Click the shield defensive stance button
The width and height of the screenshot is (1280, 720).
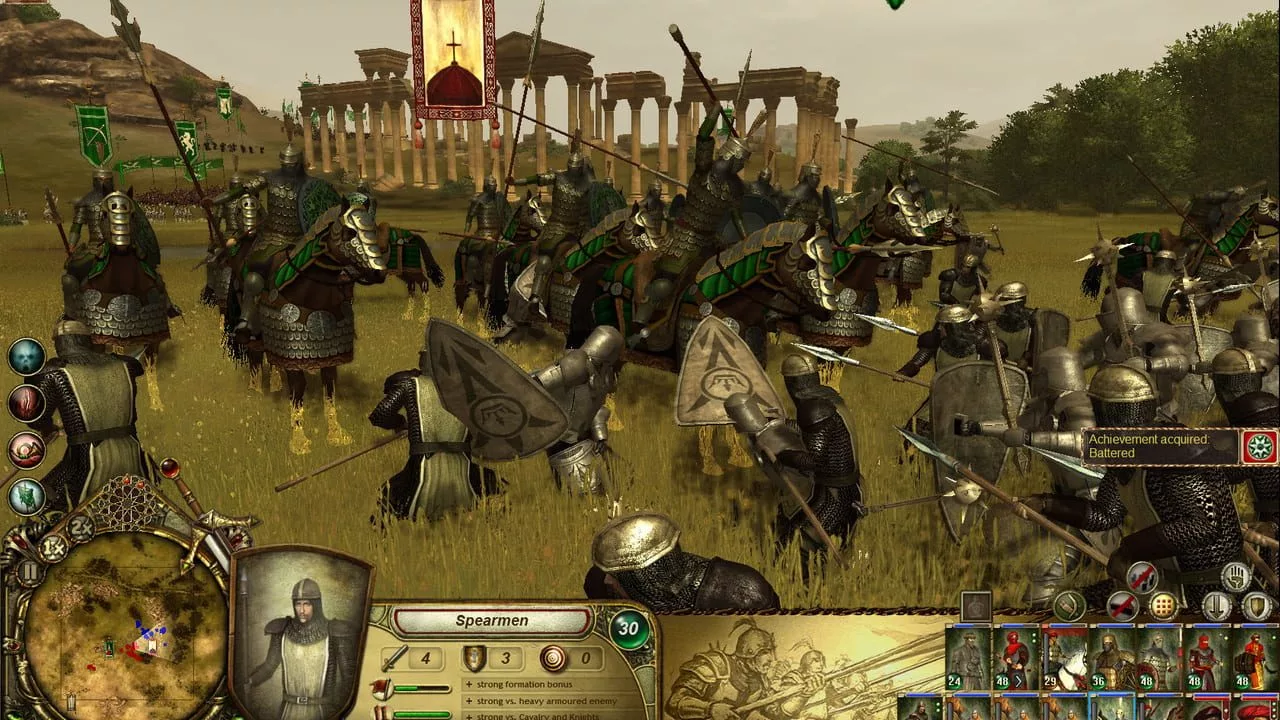point(1257,605)
